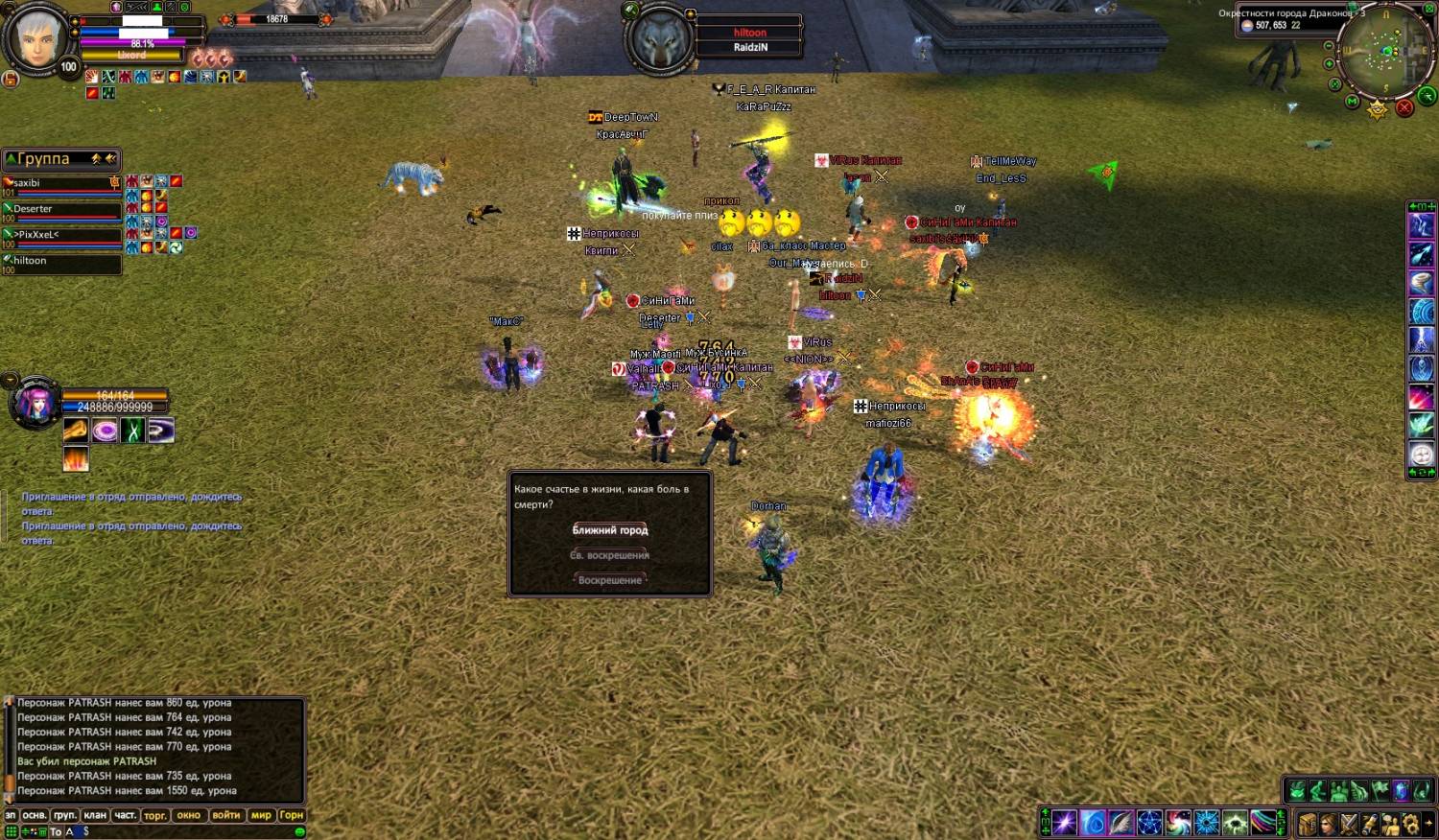
Task: Switch chat to the груп. tab
Action: [64, 816]
